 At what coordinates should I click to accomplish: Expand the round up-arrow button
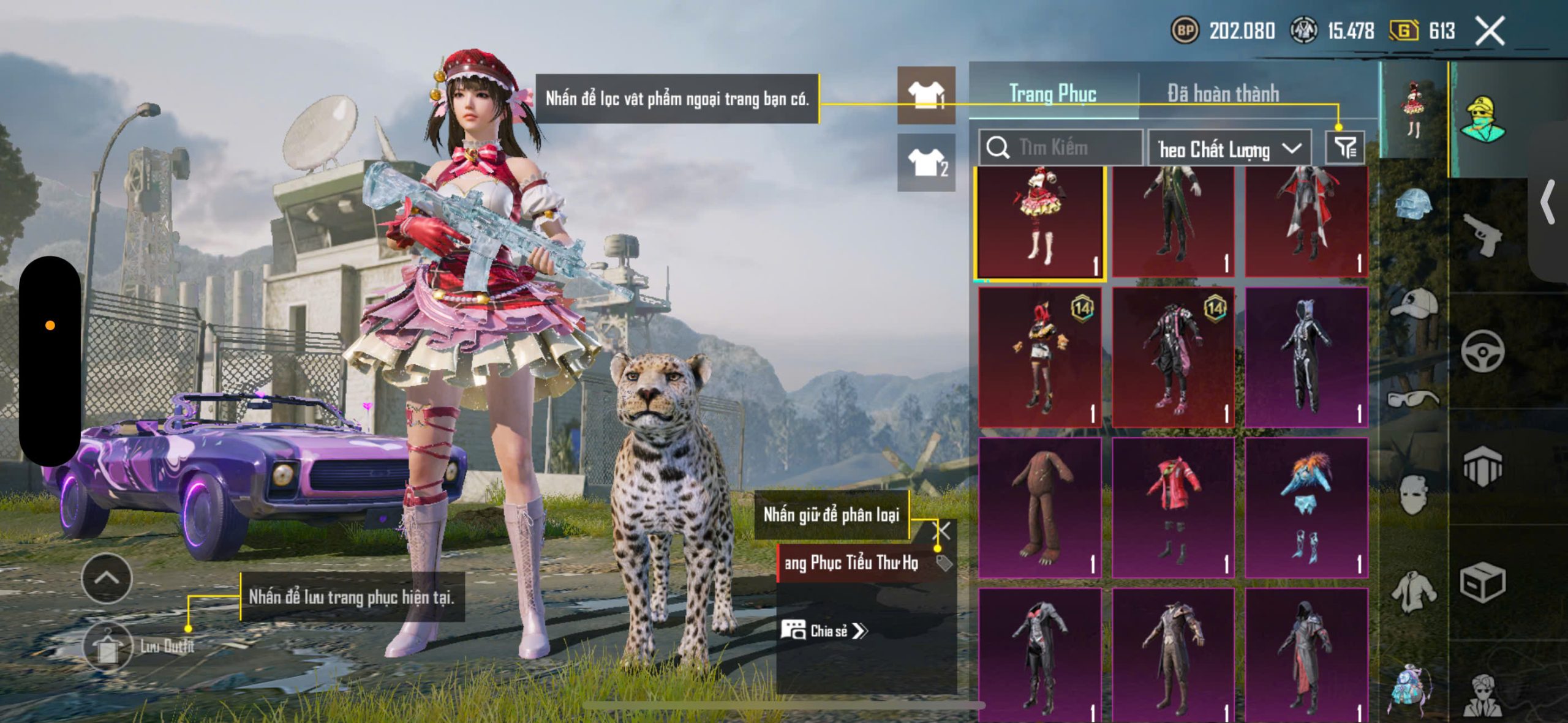(x=107, y=578)
